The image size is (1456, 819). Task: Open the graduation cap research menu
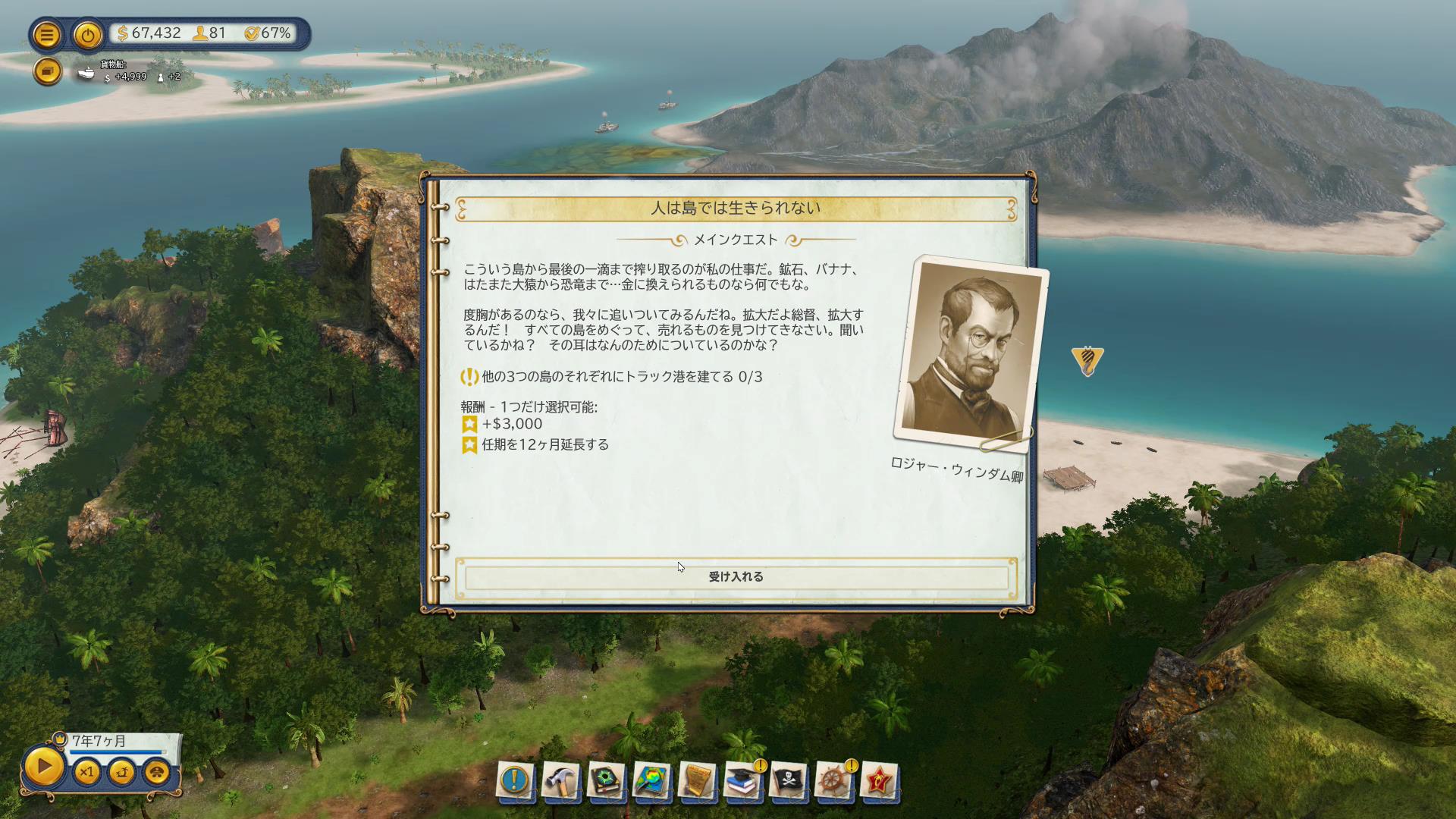[742, 780]
